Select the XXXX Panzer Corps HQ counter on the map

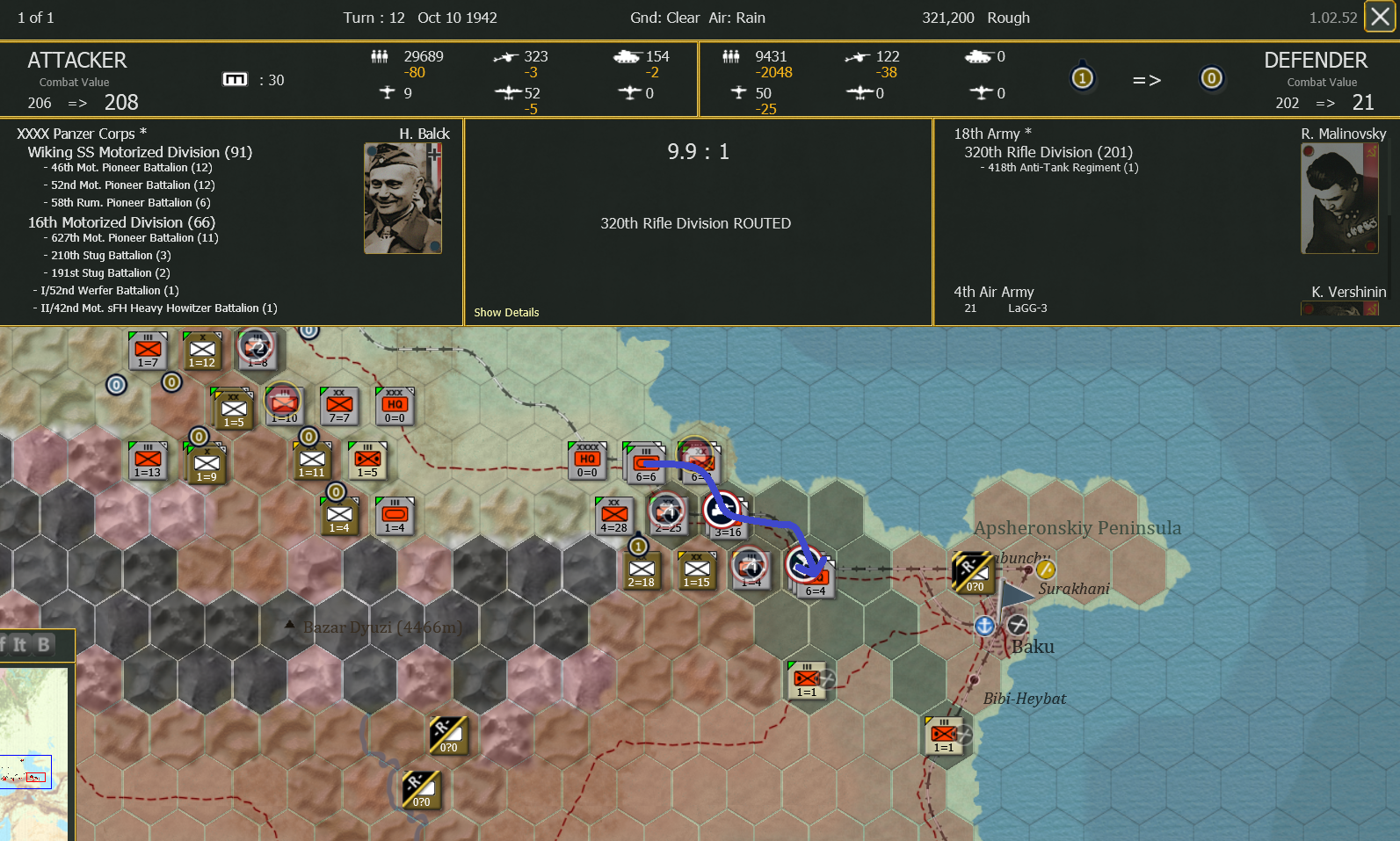pos(587,459)
